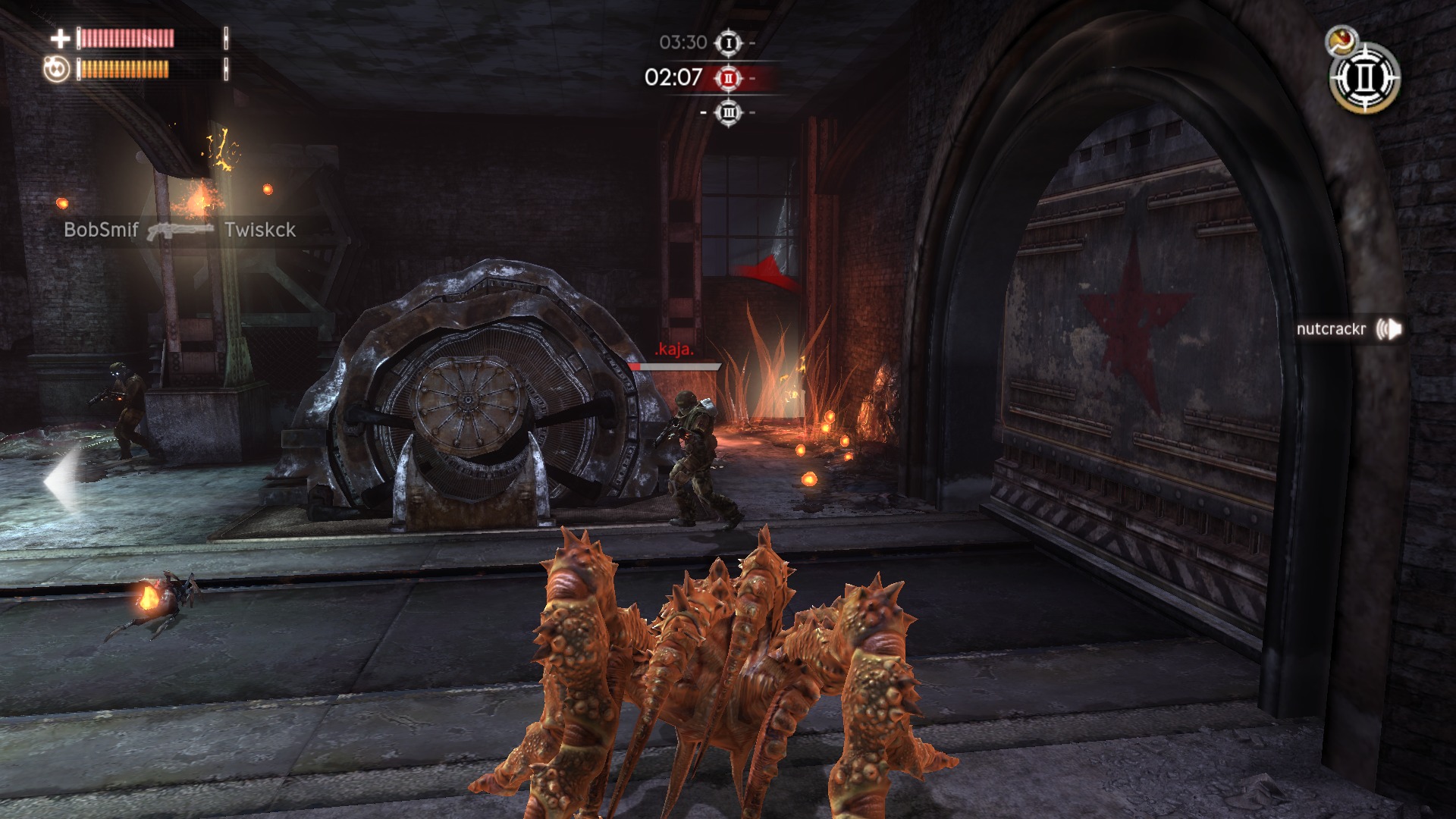This screenshot has width=1456, height=819.
Task: Click the round III objective marker
Action: pos(729,113)
